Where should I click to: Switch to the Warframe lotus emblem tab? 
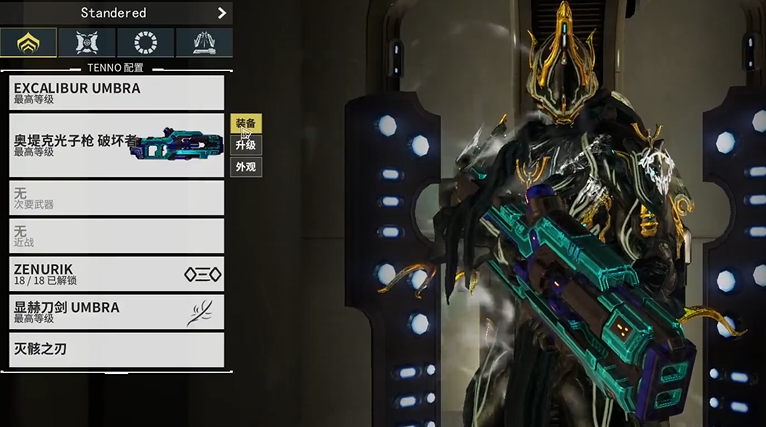point(28,43)
